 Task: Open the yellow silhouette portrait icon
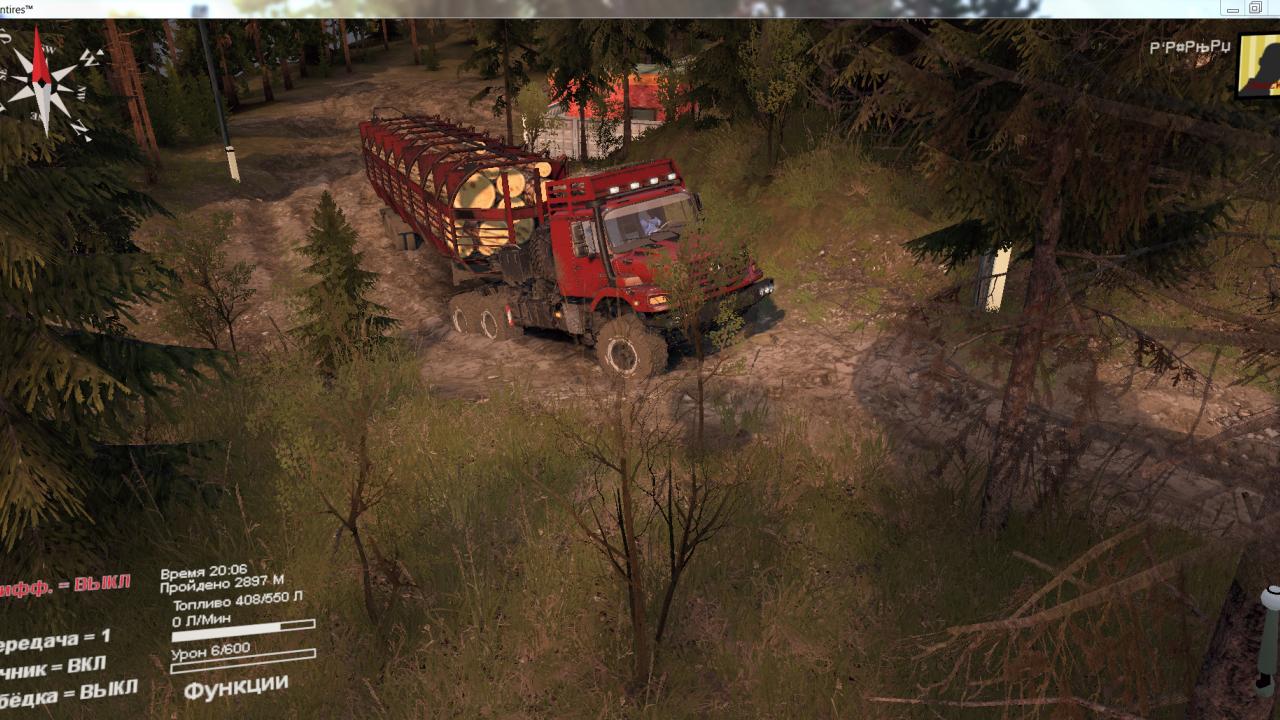(x=1259, y=65)
